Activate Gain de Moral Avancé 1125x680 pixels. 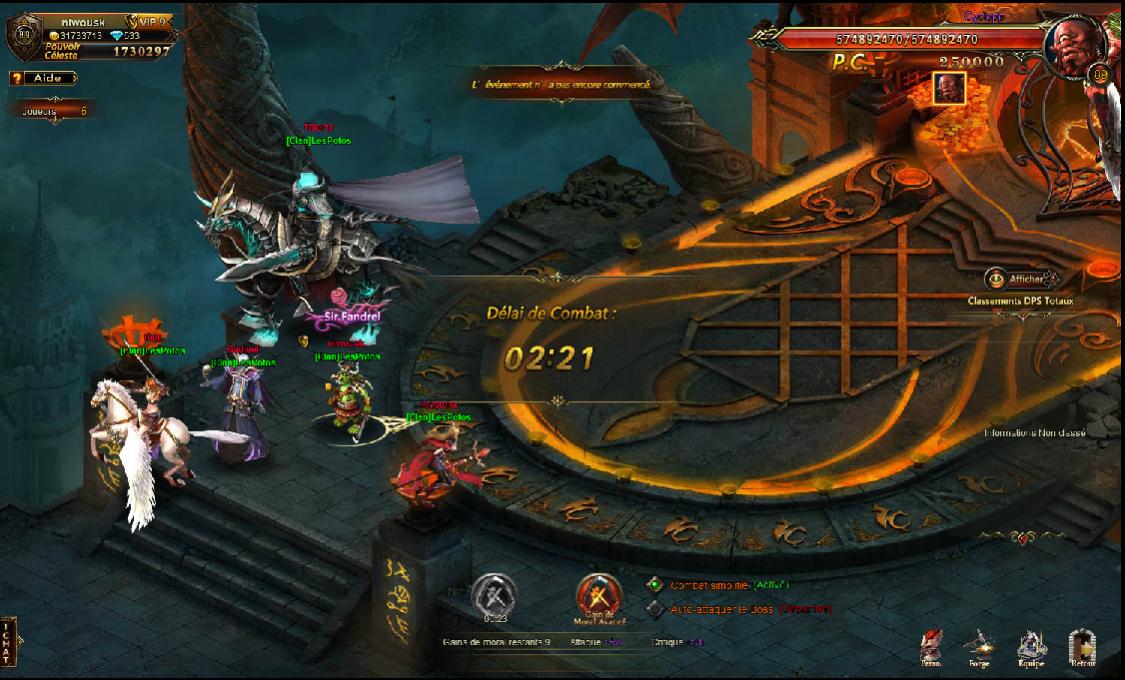point(600,596)
